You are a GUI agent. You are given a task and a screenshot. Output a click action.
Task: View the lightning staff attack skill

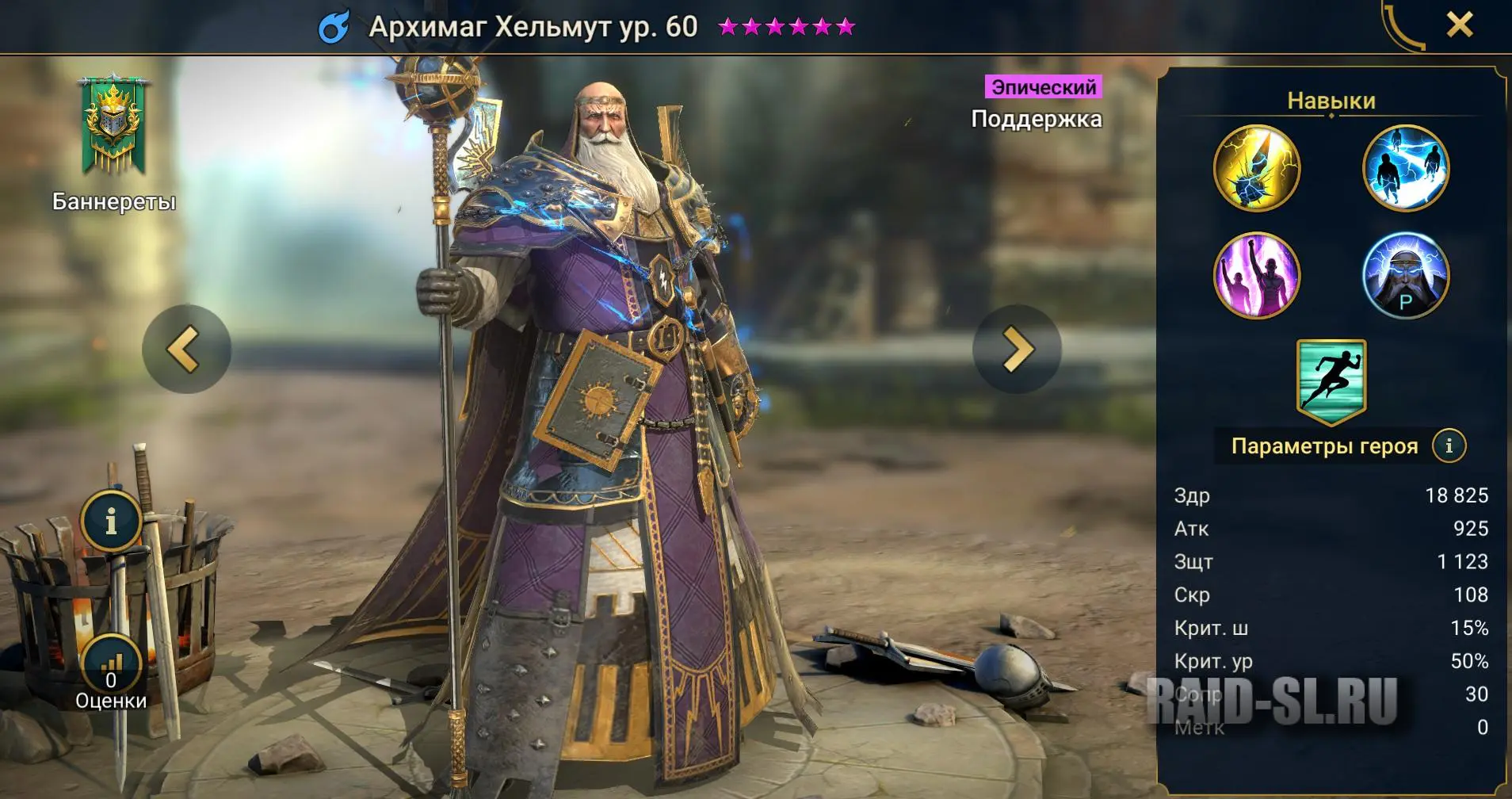pos(1256,168)
